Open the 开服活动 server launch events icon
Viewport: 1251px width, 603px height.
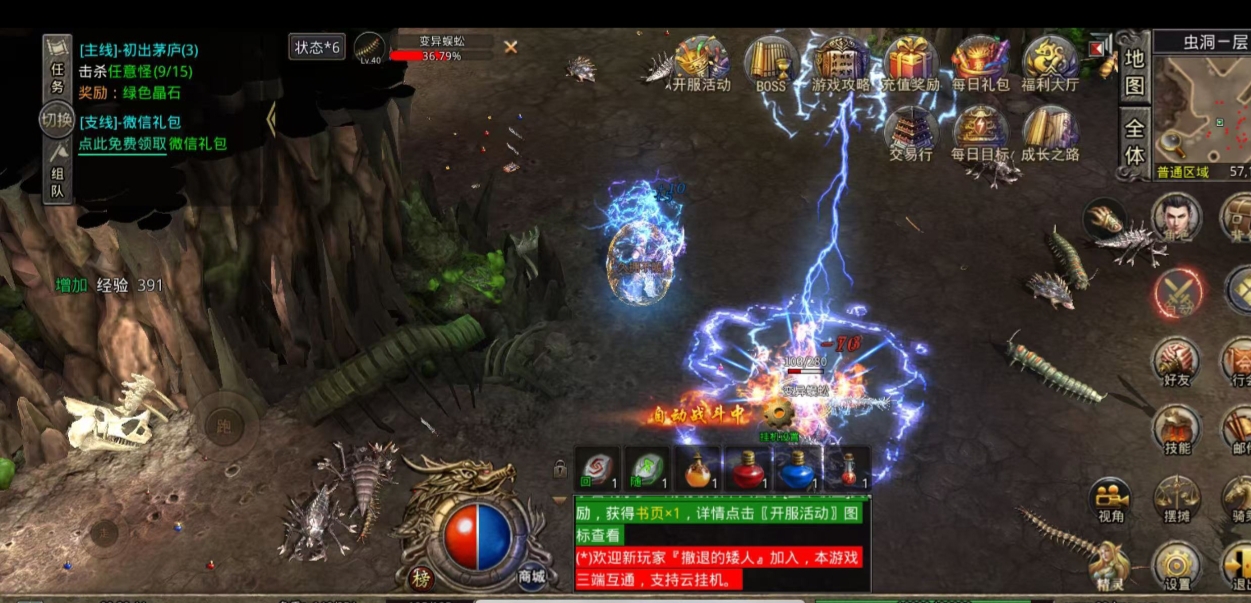pos(701,63)
